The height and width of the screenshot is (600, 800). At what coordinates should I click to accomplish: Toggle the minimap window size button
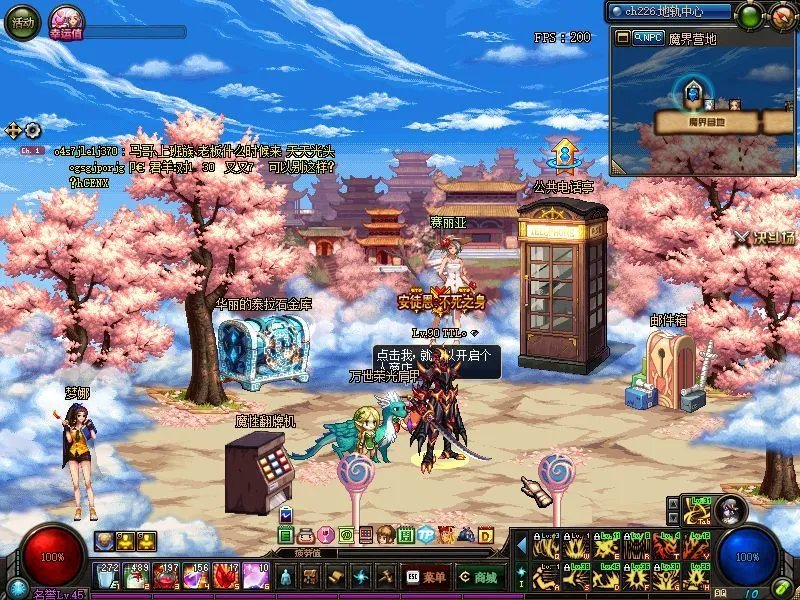(623, 37)
